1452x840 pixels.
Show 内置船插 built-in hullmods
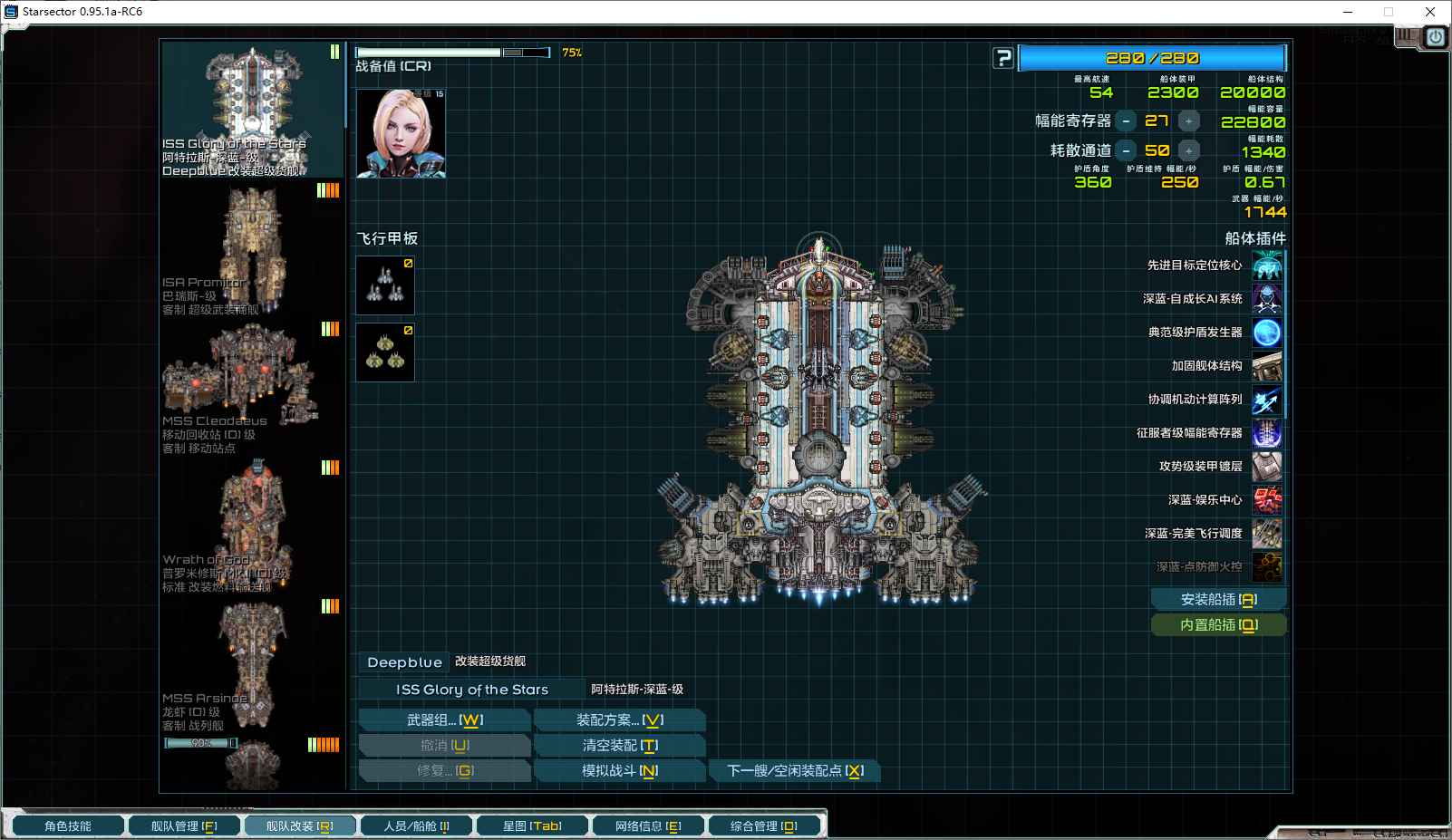[1217, 625]
